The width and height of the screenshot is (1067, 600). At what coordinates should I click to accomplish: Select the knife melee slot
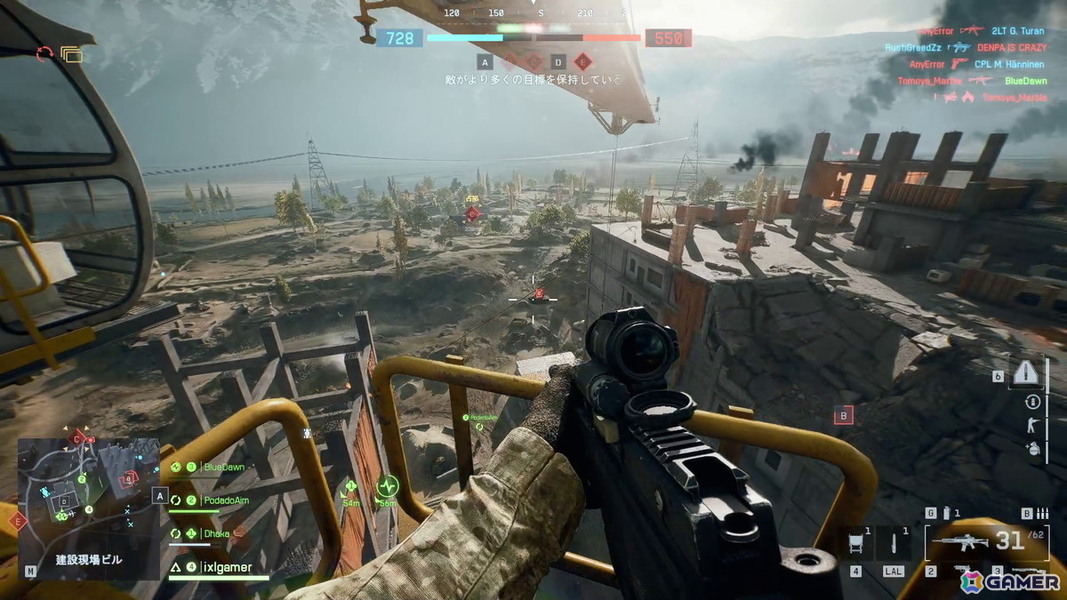894,545
